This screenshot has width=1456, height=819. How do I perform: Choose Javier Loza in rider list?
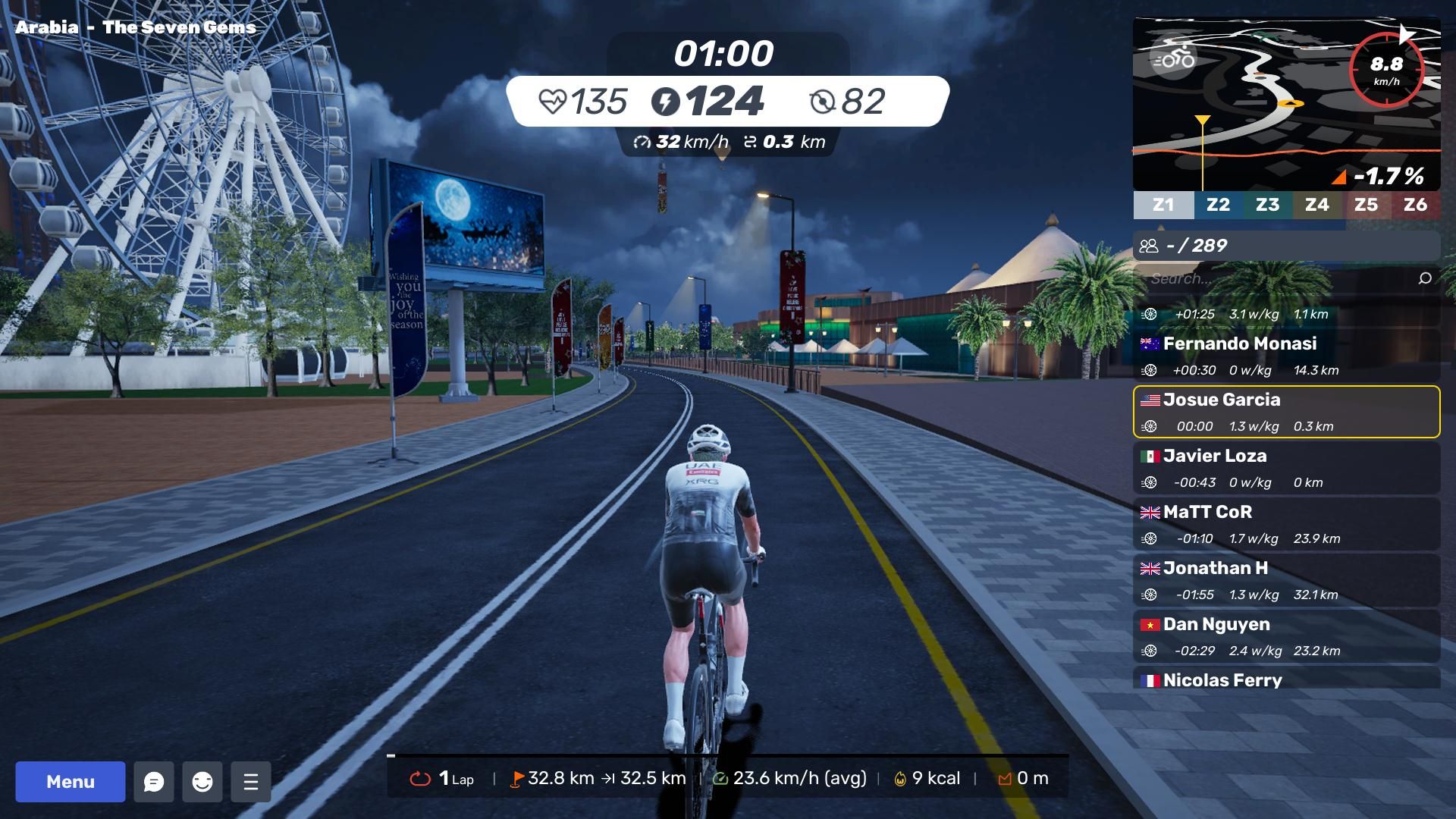[1286, 468]
